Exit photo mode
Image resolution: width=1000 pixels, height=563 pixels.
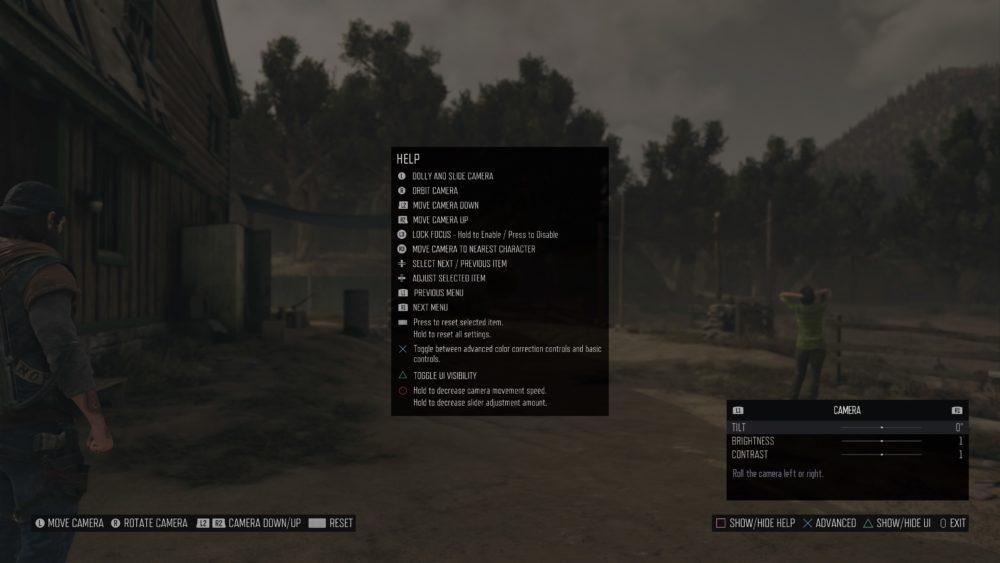pyautogui.click(x=953, y=523)
